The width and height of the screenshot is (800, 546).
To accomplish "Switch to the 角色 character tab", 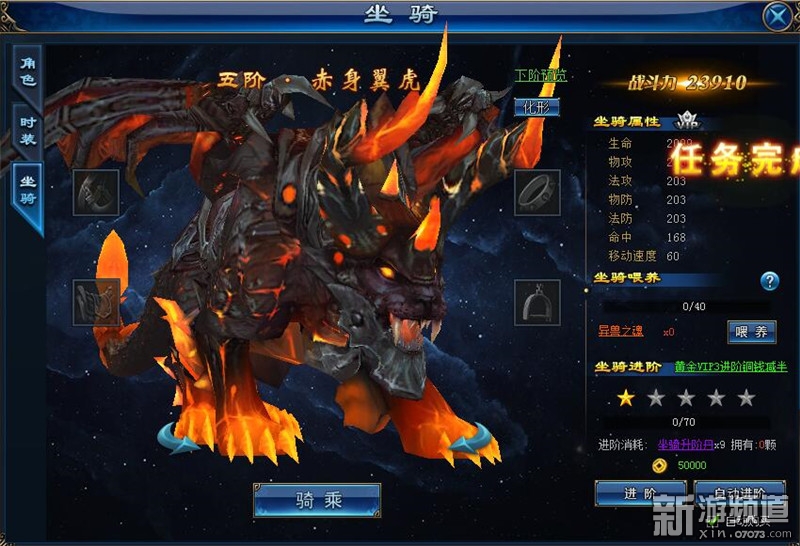I will click(28, 72).
